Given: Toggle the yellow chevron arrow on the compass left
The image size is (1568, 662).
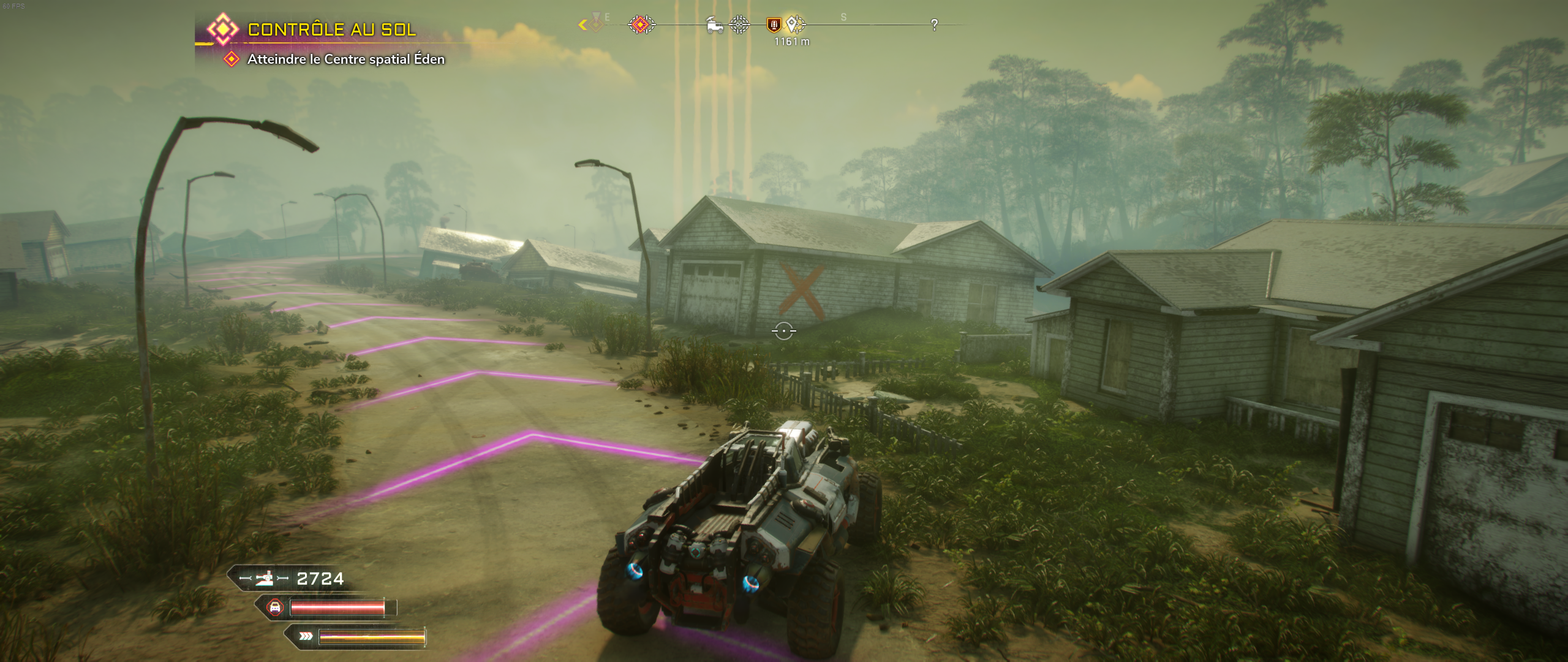Looking at the screenshot, I should [582, 25].
